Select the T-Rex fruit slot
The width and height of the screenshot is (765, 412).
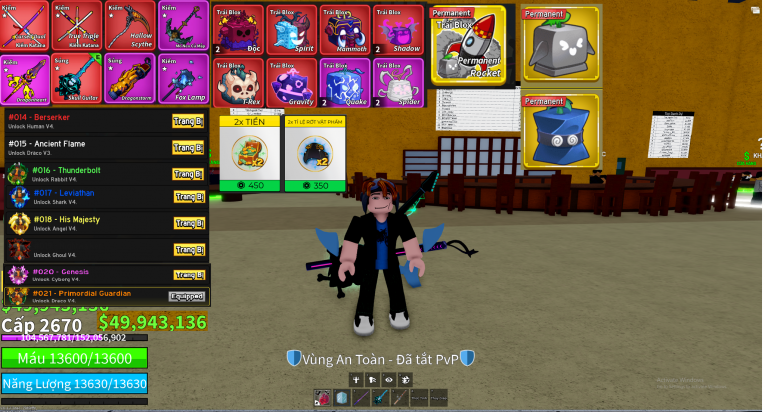point(239,81)
